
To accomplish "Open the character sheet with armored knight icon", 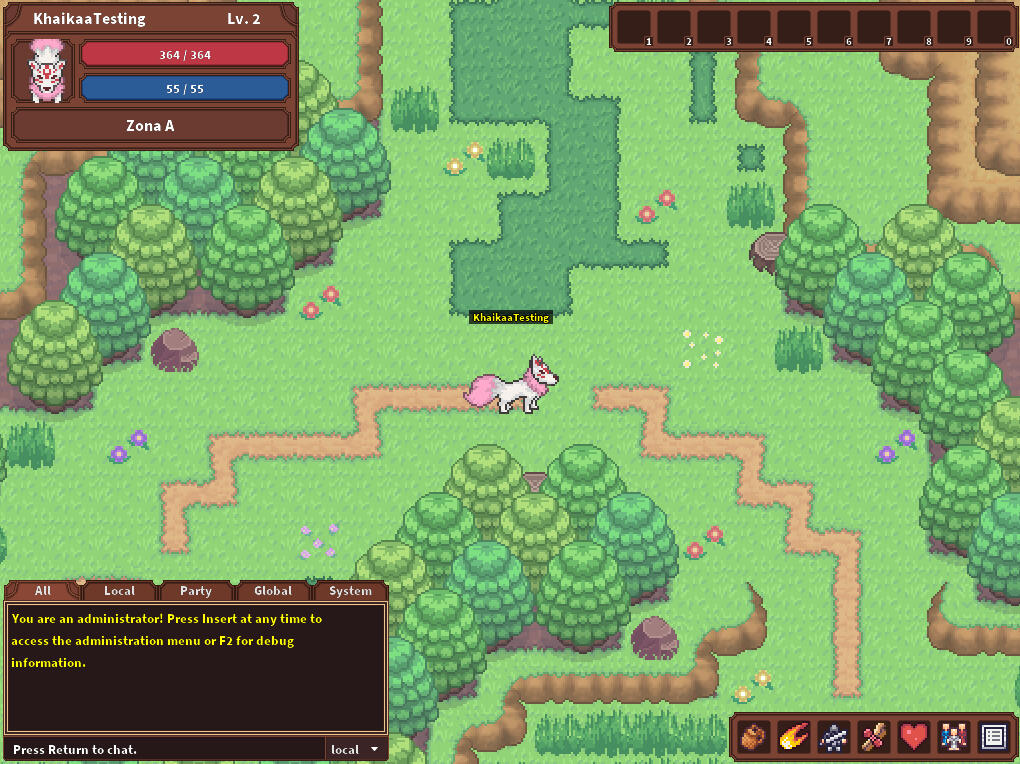I will pyautogui.click(x=834, y=738).
